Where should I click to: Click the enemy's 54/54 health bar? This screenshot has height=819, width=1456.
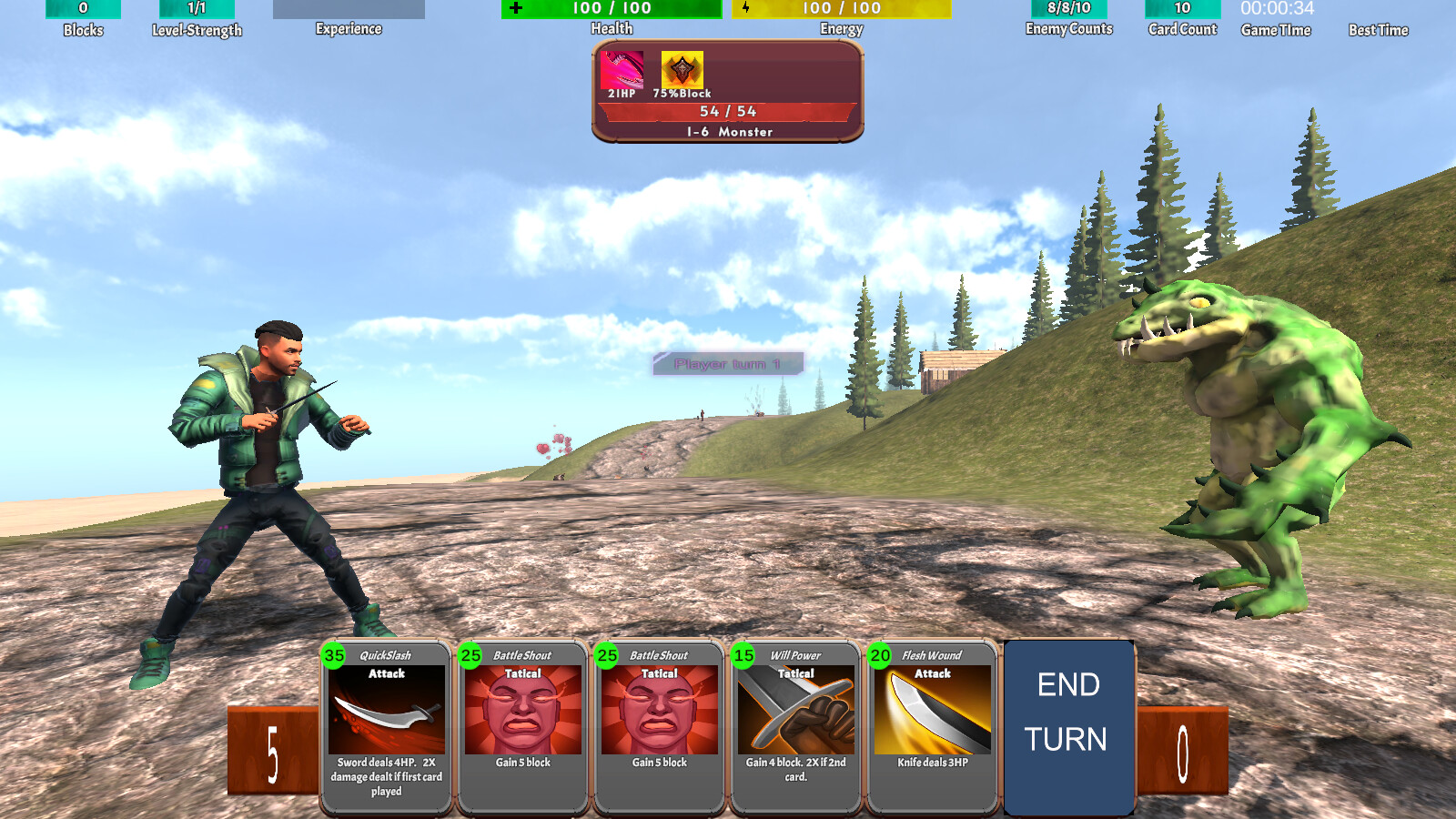(726, 111)
